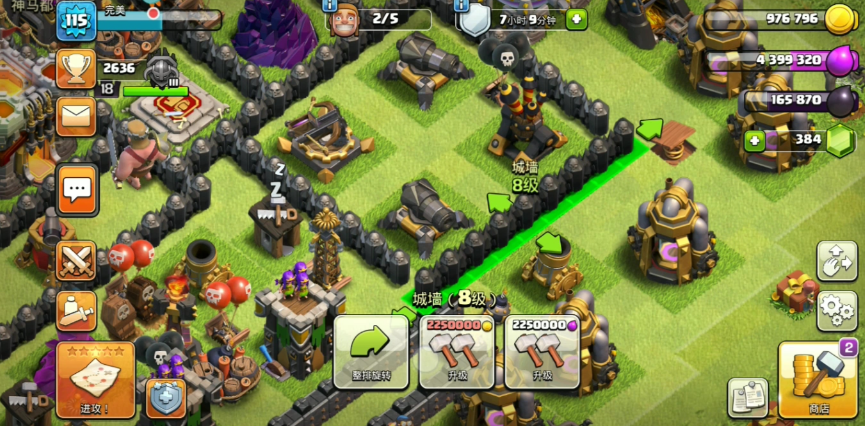Open the player profile level 115 badge
Image resolution: width=865 pixels, height=426 pixels.
76,20
